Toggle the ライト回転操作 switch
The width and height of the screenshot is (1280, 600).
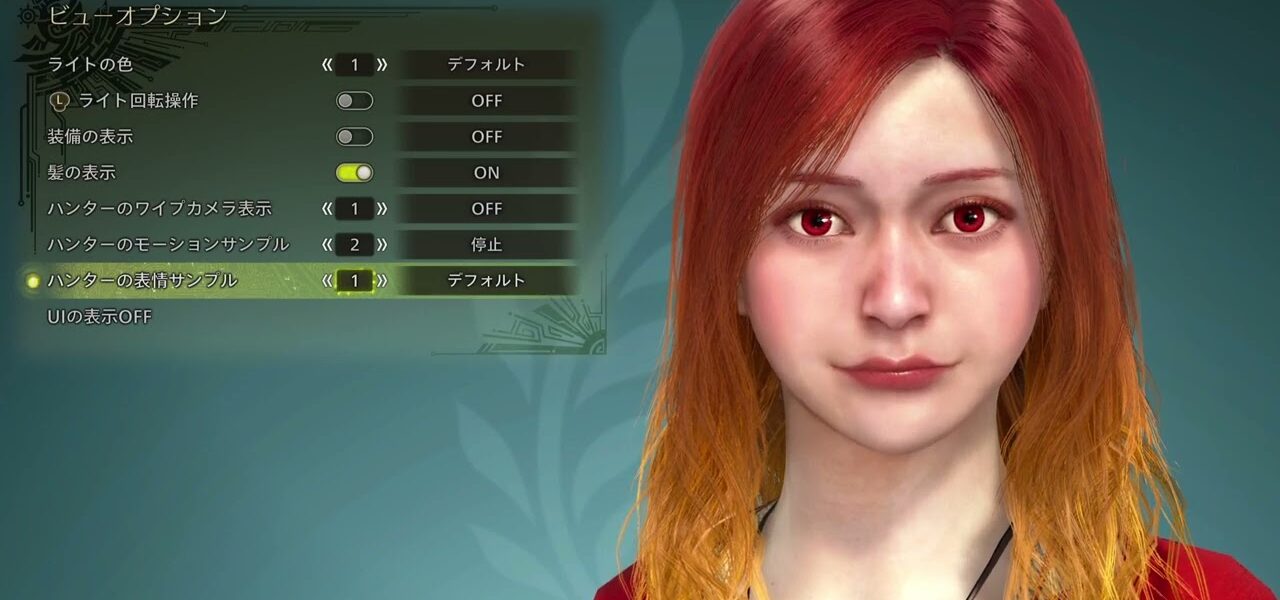[x=354, y=101]
